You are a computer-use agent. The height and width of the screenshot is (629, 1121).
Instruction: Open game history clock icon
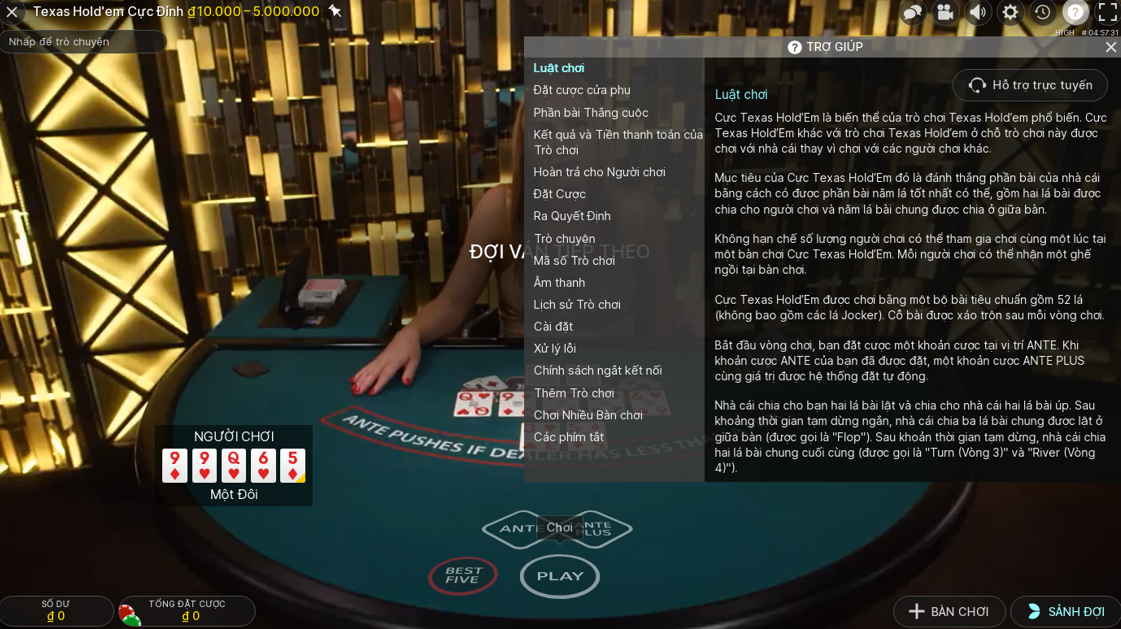pos(1042,12)
